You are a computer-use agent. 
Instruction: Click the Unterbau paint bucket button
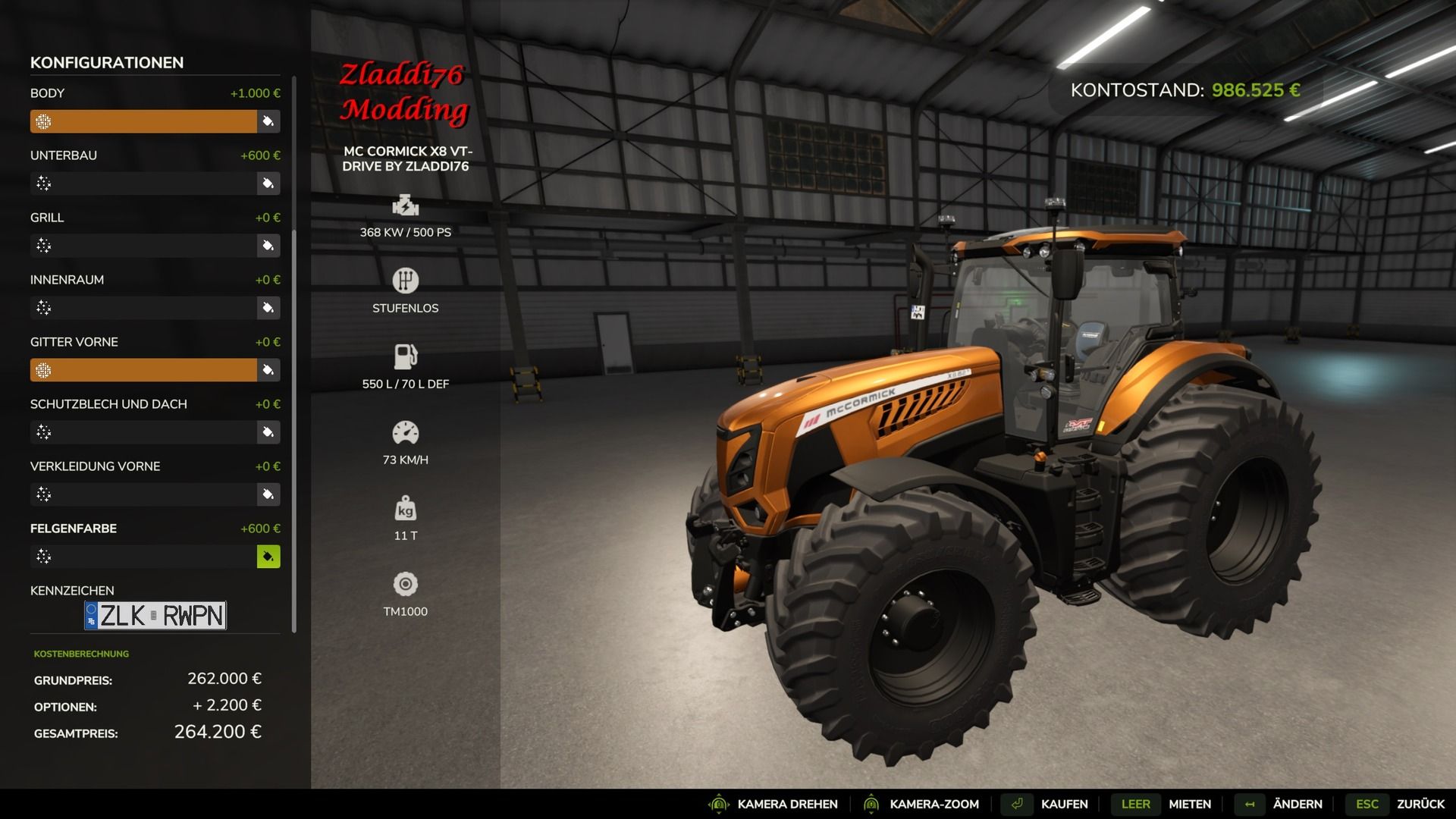[268, 184]
